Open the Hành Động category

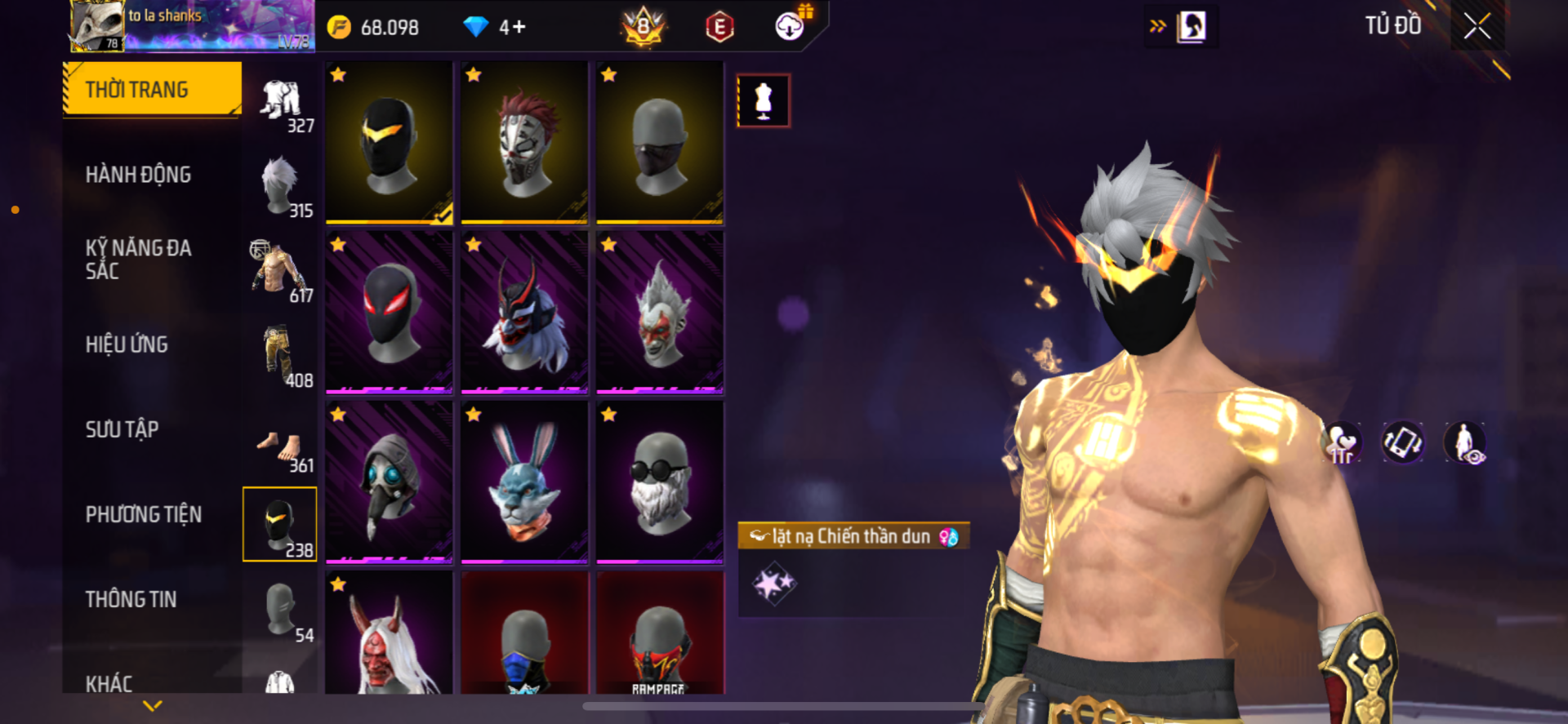(138, 175)
